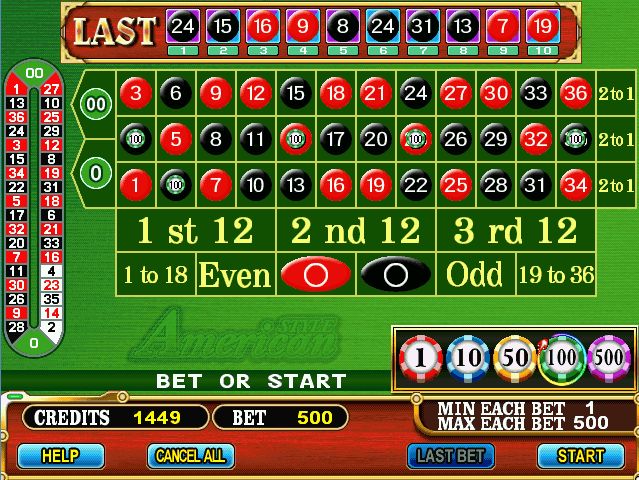
Task: Cancel all placed bets
Action: (187, 455)
